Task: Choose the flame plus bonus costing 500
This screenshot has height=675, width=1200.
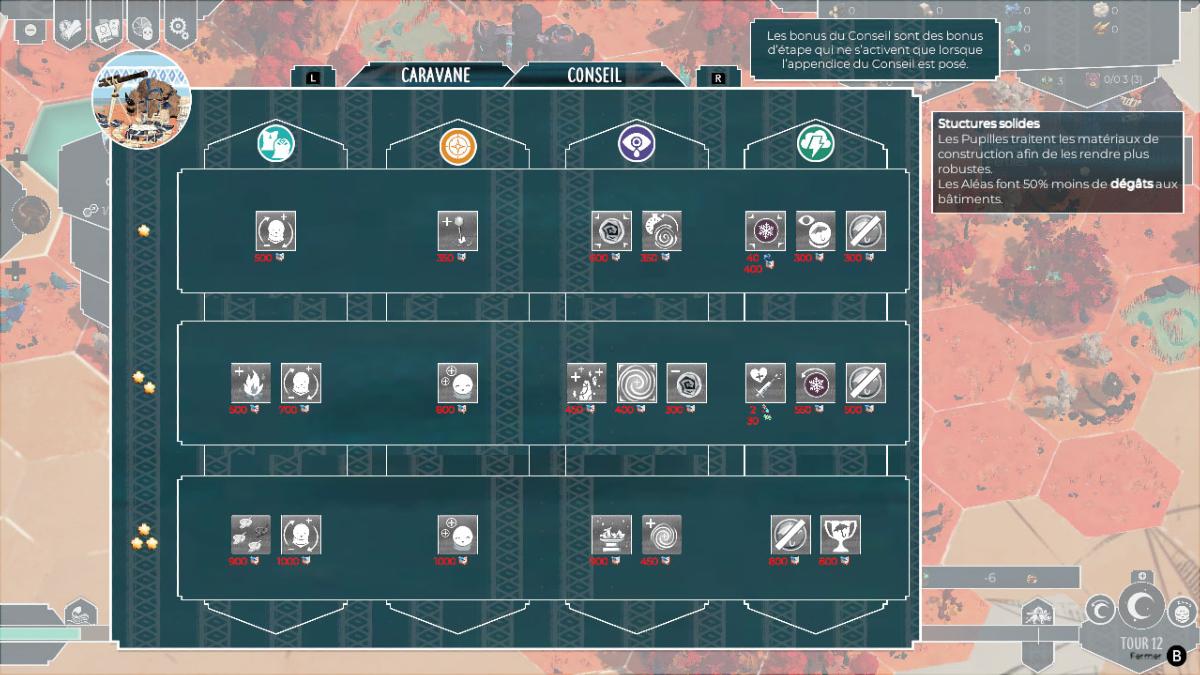Action: [251, 383]
